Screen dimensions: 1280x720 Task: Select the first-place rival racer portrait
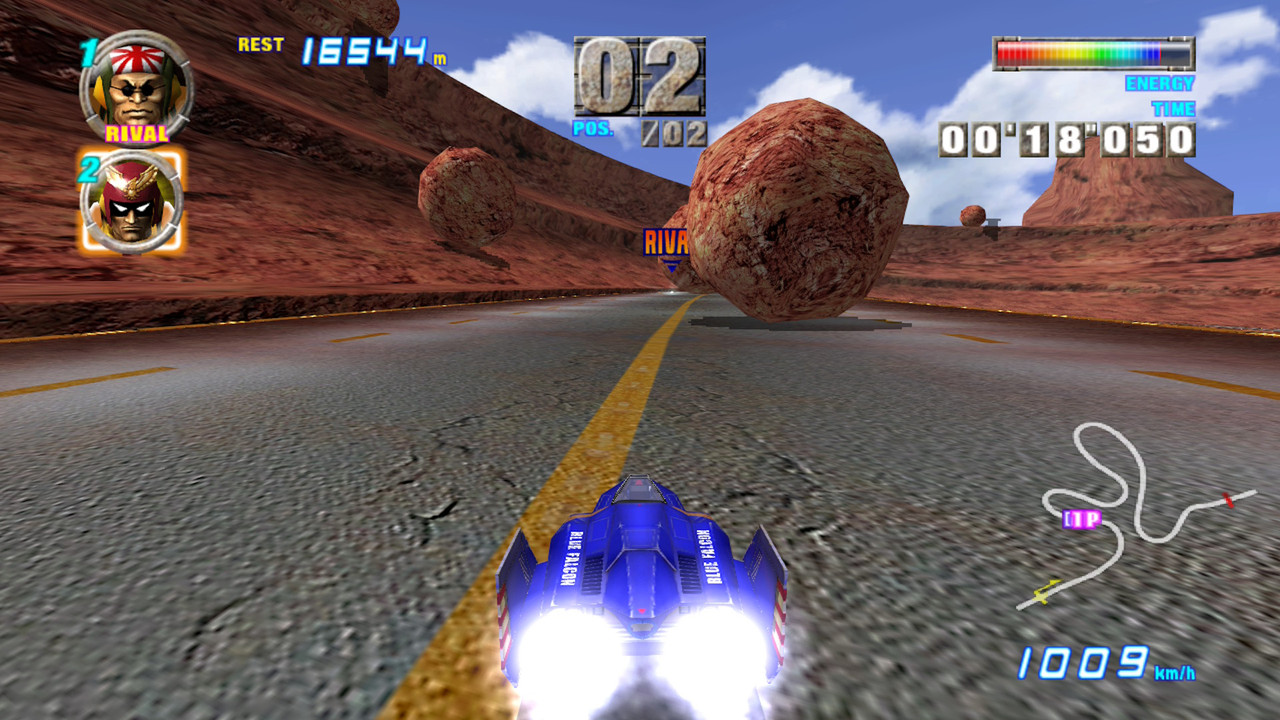pyautogui.click(x=136, y=87)
